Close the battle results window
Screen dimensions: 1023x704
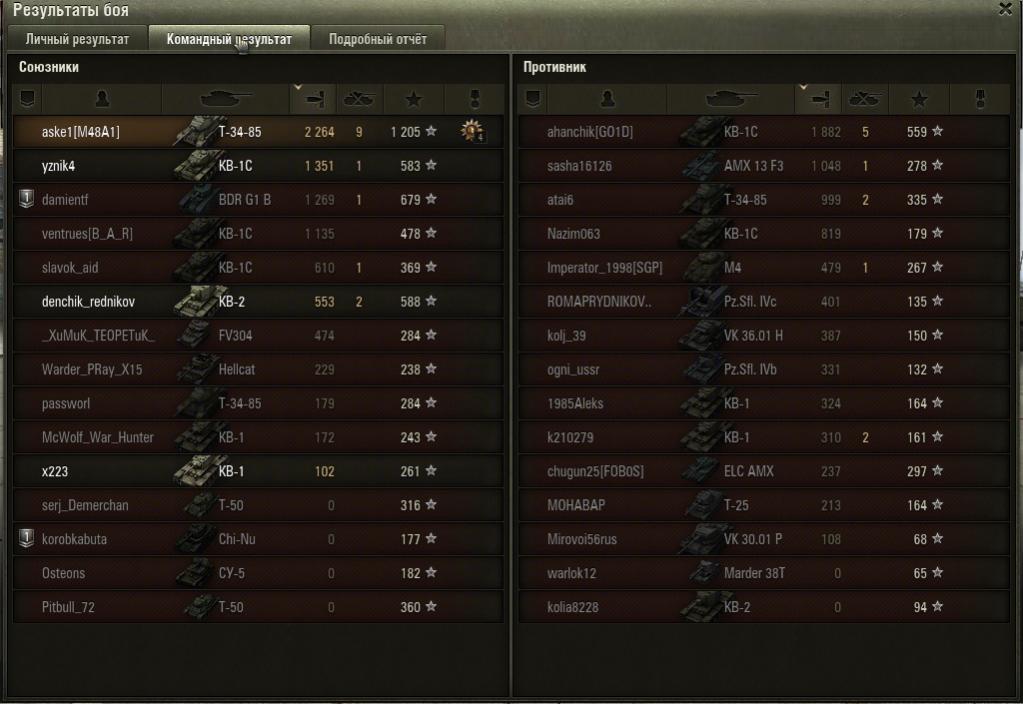[1004, 9]
